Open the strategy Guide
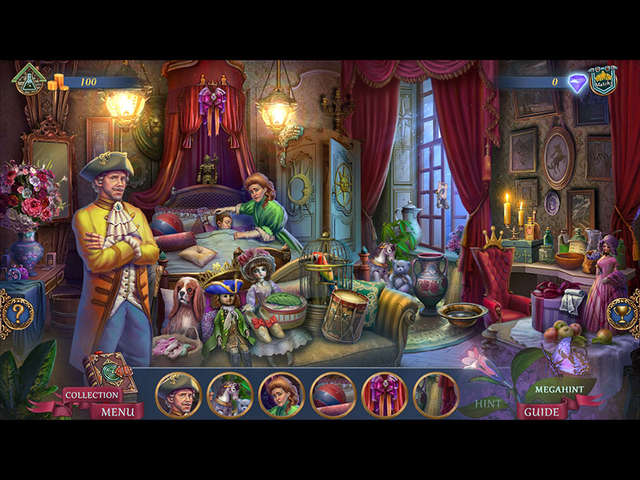640x480 pixels. coord(541,411)
